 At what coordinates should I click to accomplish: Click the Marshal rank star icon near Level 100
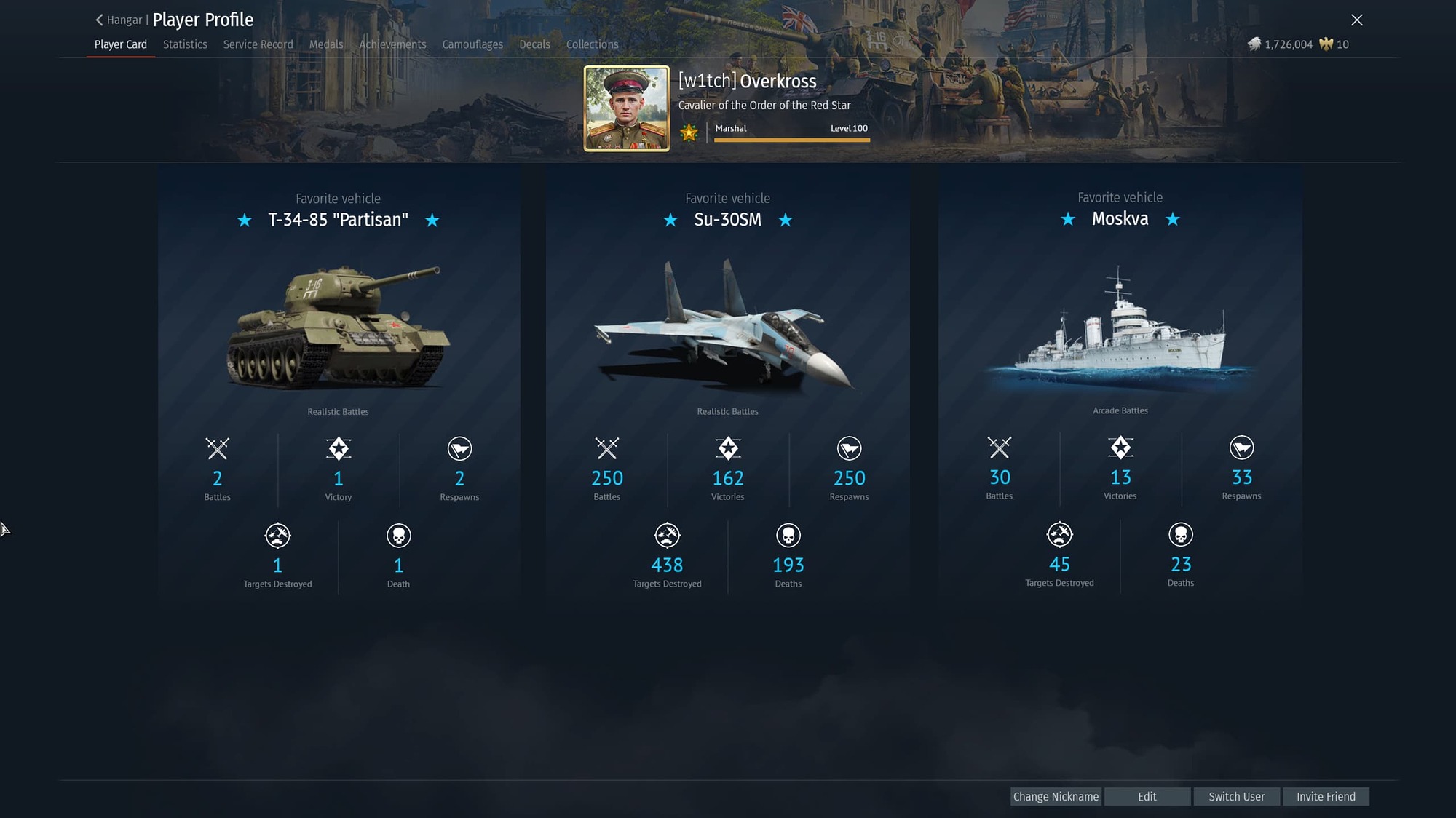coord(689,132)
